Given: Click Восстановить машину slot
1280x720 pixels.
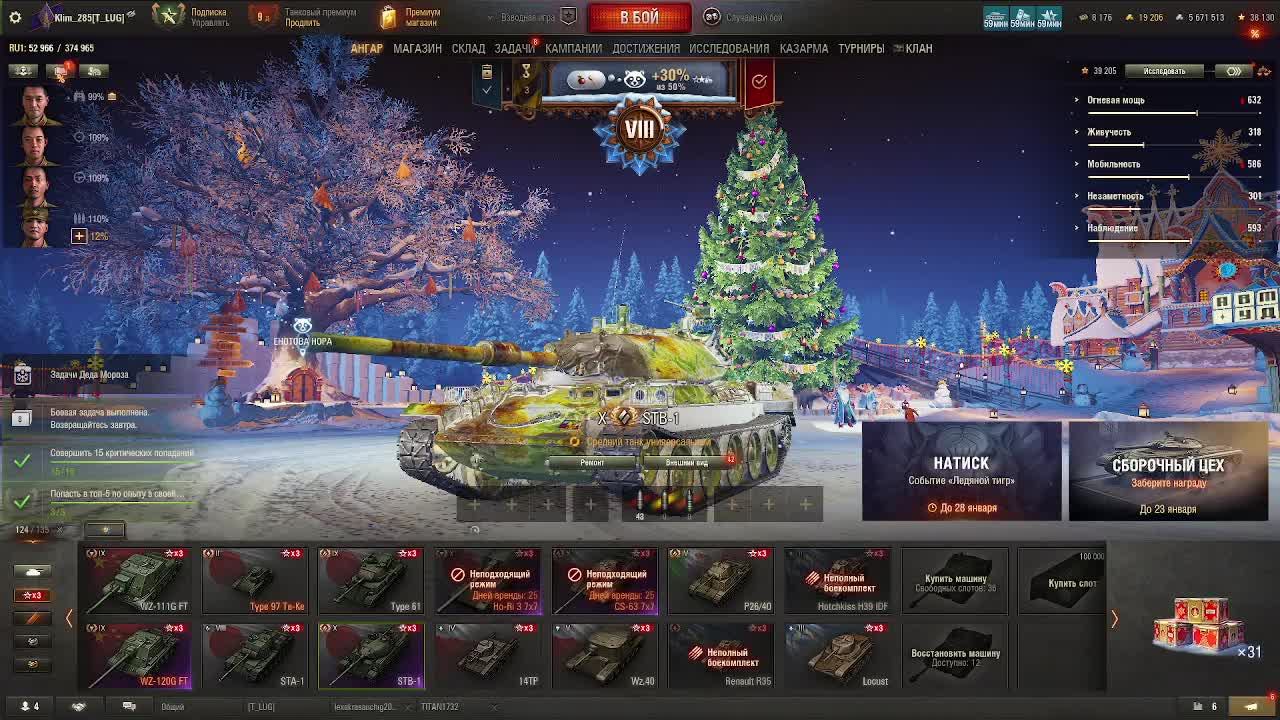Looking at the screenshot, I should click(954, 656).
